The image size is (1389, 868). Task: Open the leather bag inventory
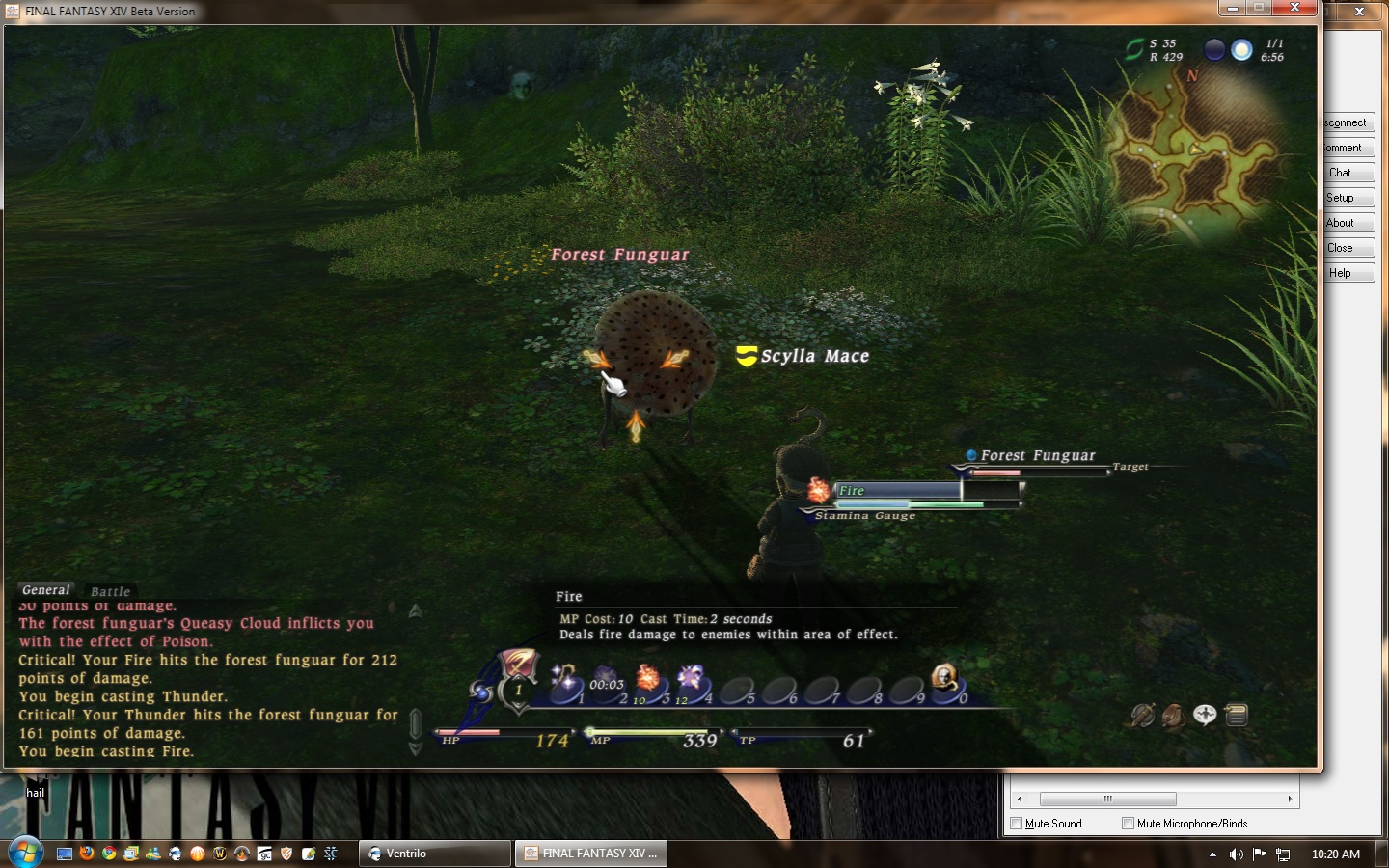[x=1173, y=715]
